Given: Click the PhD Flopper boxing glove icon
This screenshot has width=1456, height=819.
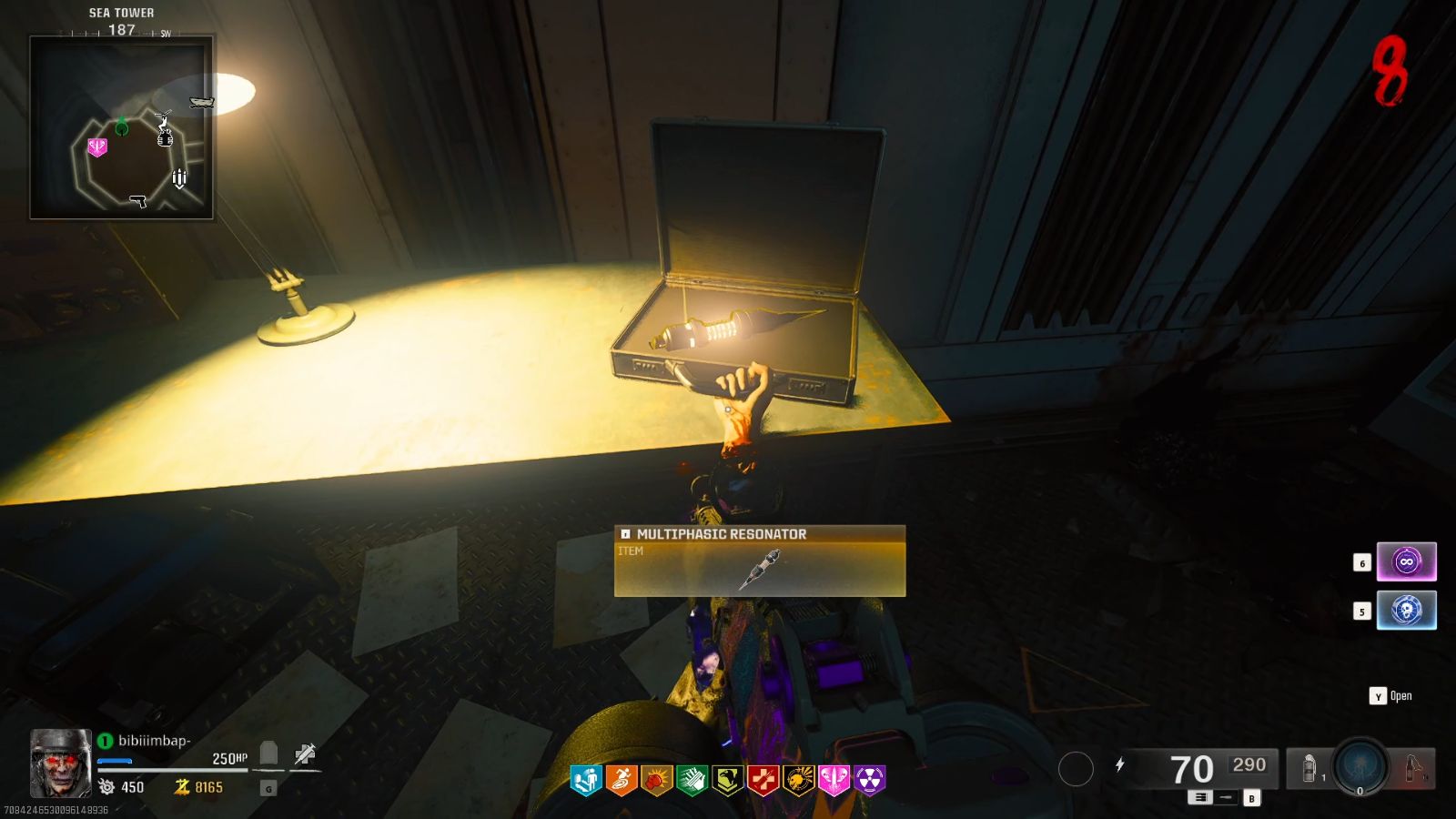Looking at the screenshot, I should click(x=656, y=779).
